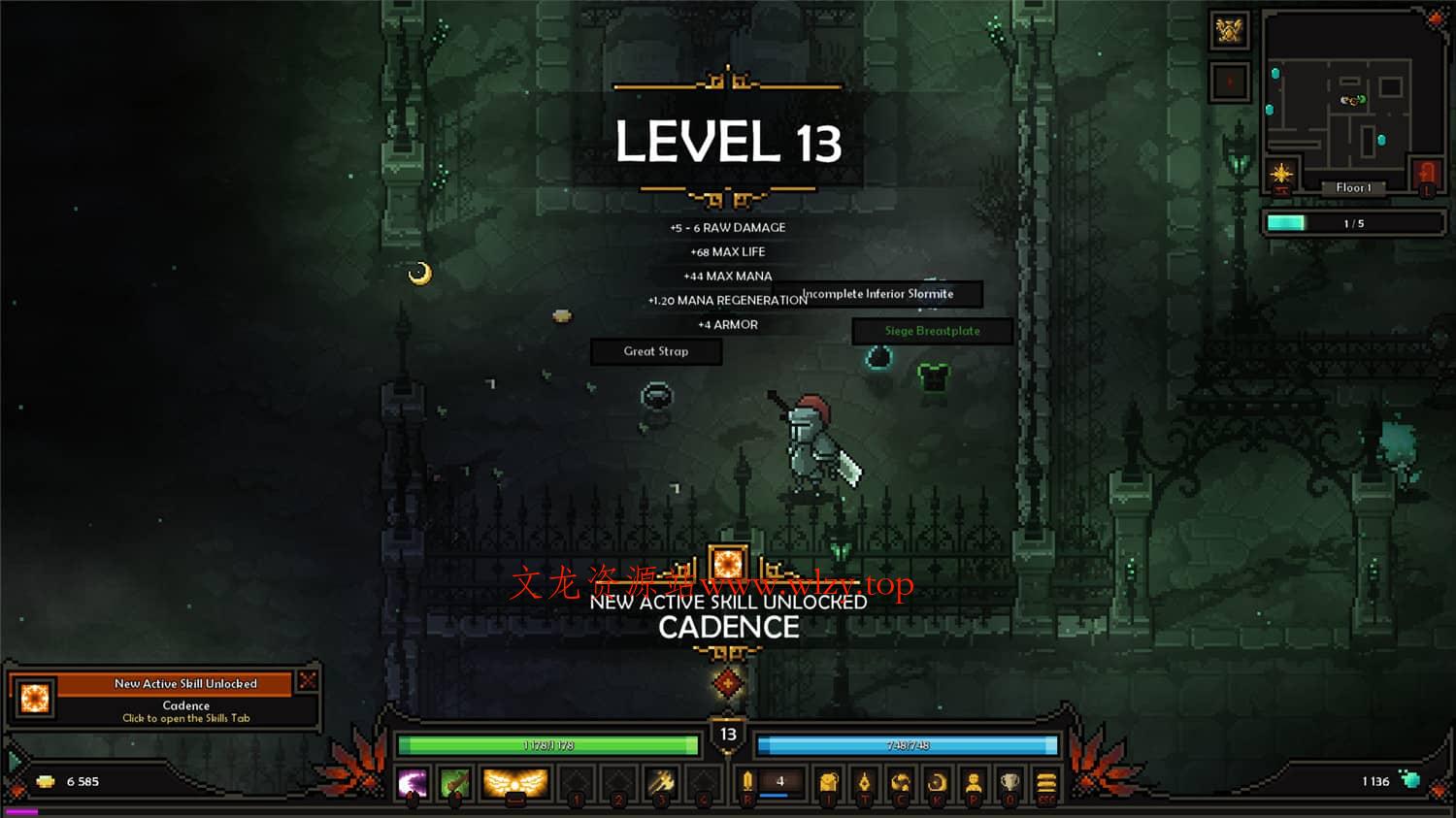The height and width of the screenshot is (818, 1456).
Task: Open the ESC game menu icon
Action: [x=1046, y=781]
